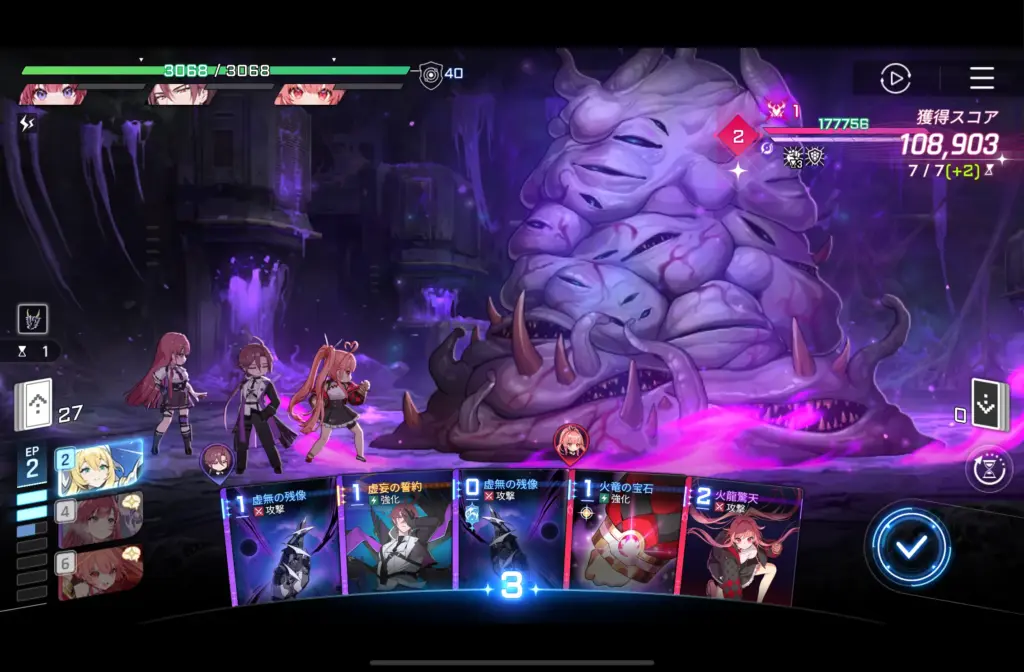Toggle the auto-play button
Viewport: 1024px width, 672px height.
895,78
